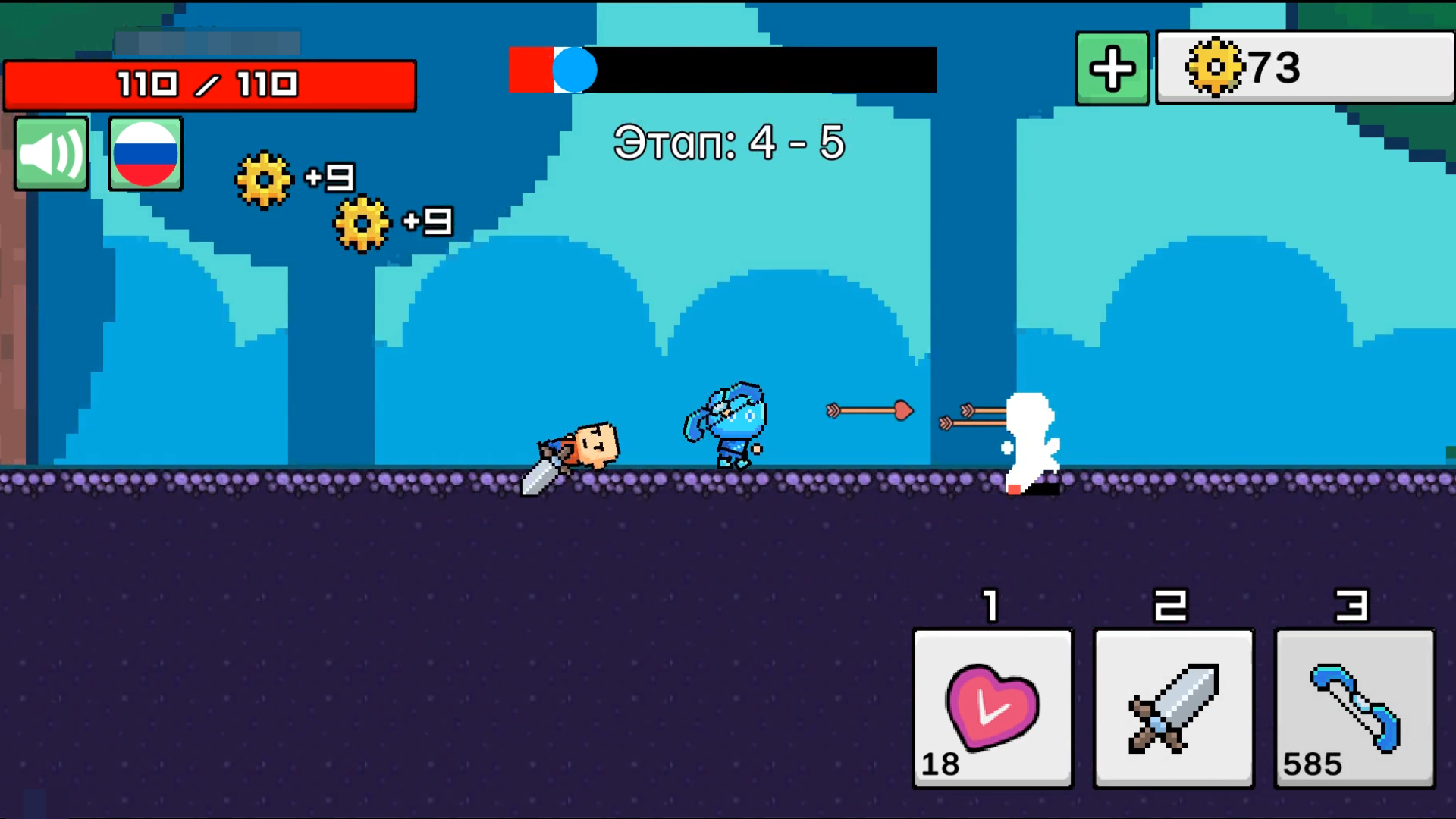
Task: Open the plus button next to currency
Action: click(1111, 68)
